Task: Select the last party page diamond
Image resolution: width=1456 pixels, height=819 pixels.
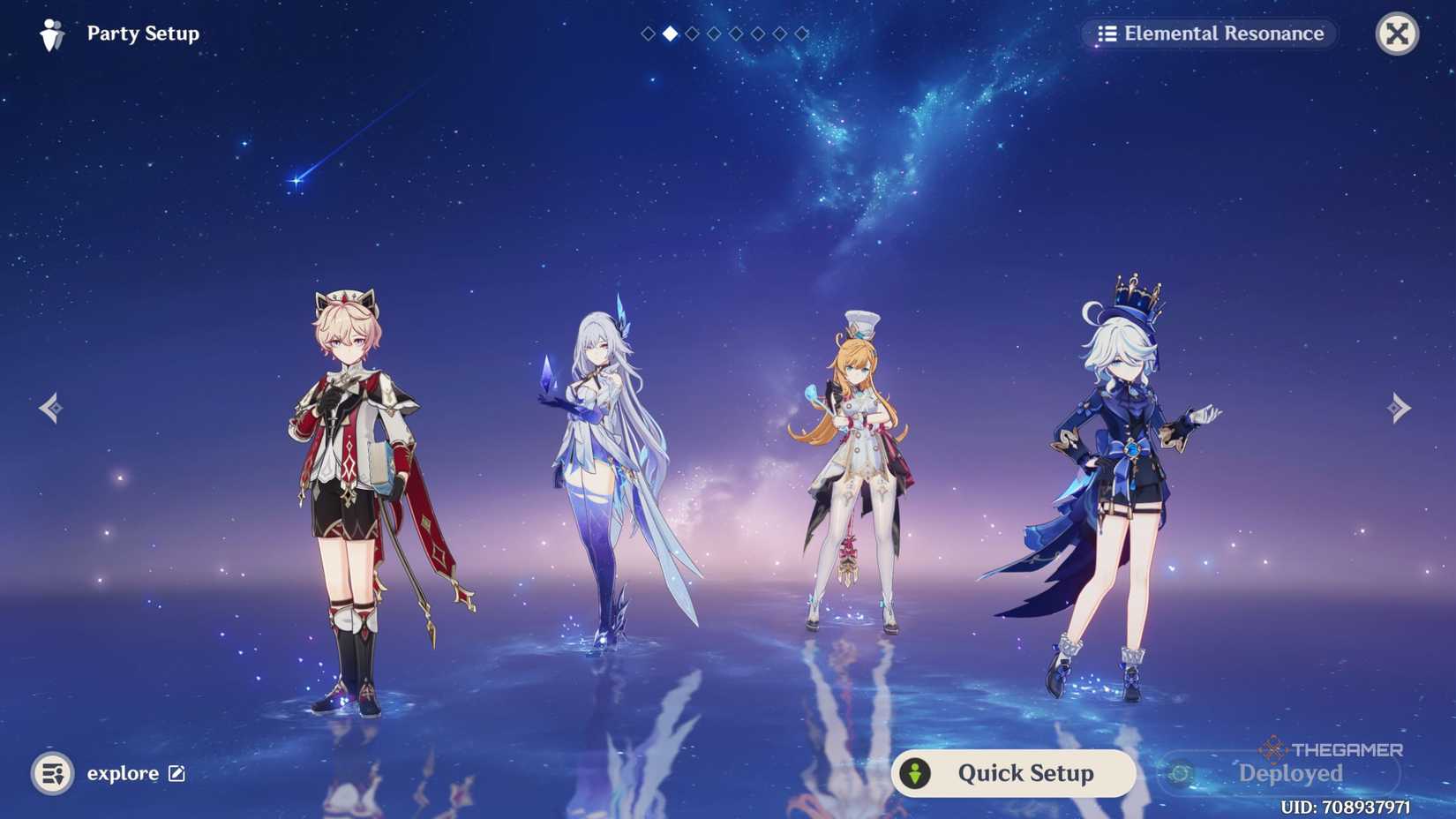Action: (801, 34)
